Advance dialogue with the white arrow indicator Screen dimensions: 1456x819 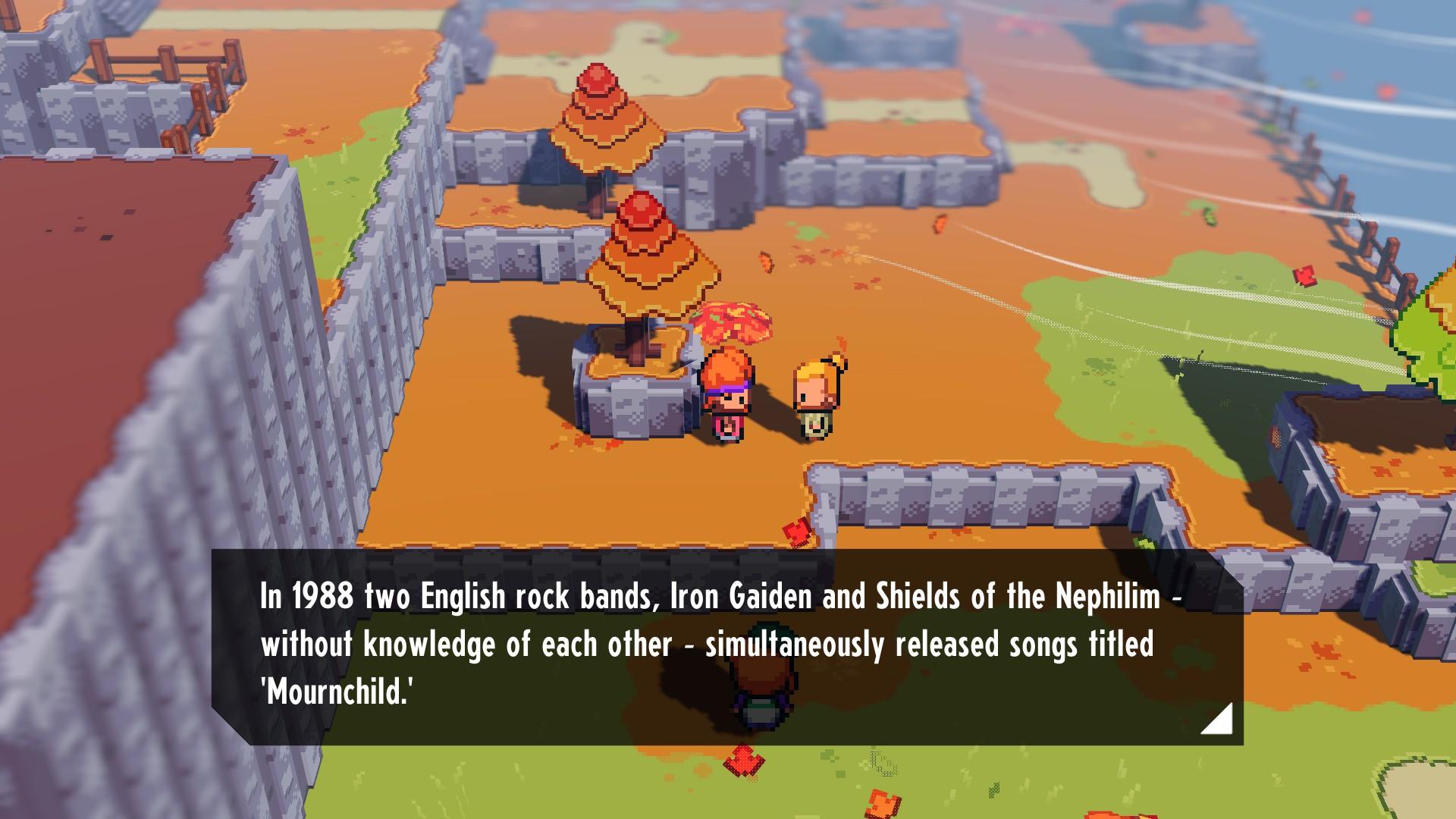[1220, 721]
